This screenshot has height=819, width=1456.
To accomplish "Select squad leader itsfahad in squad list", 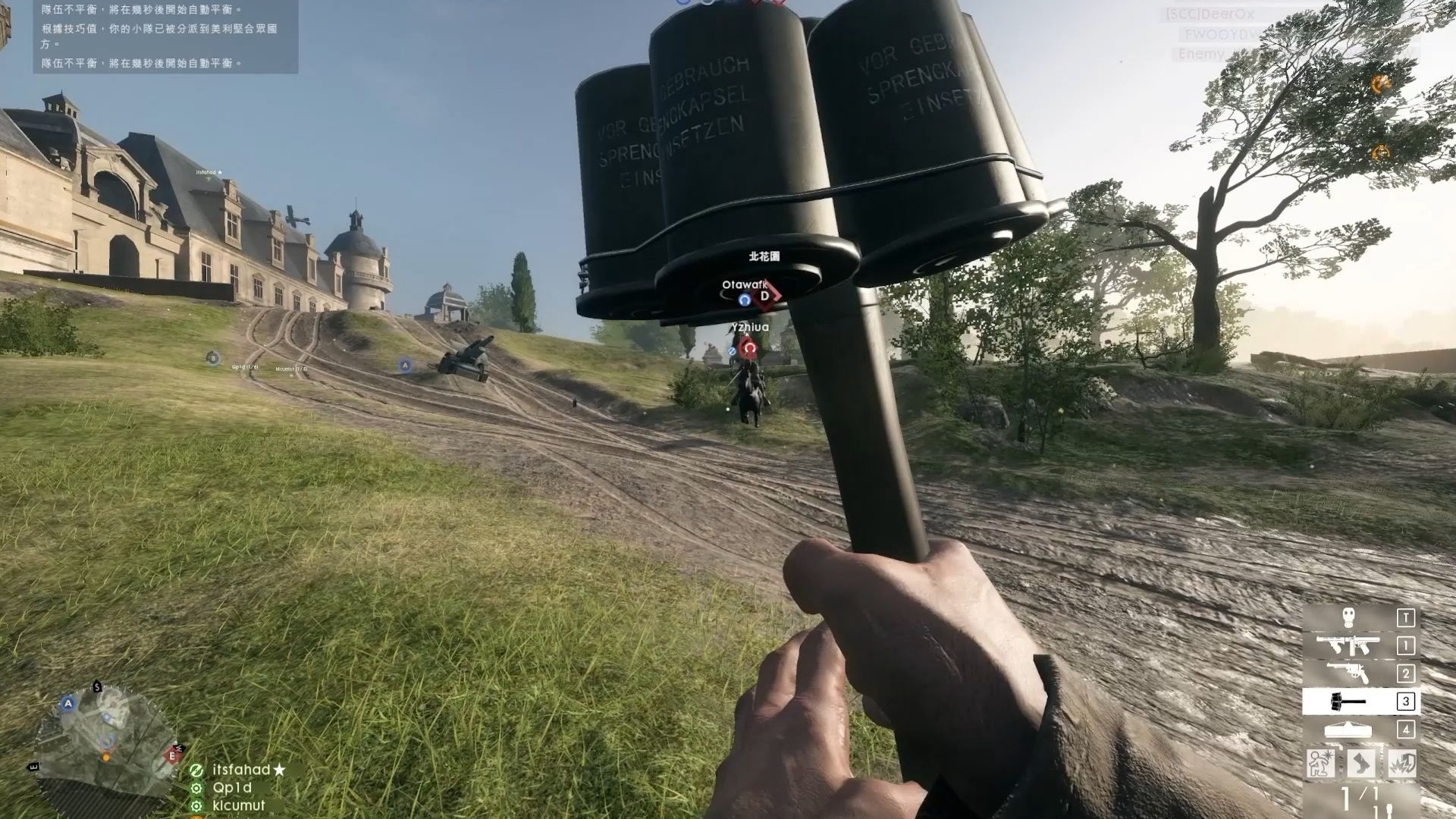I will tap(241, 770).
